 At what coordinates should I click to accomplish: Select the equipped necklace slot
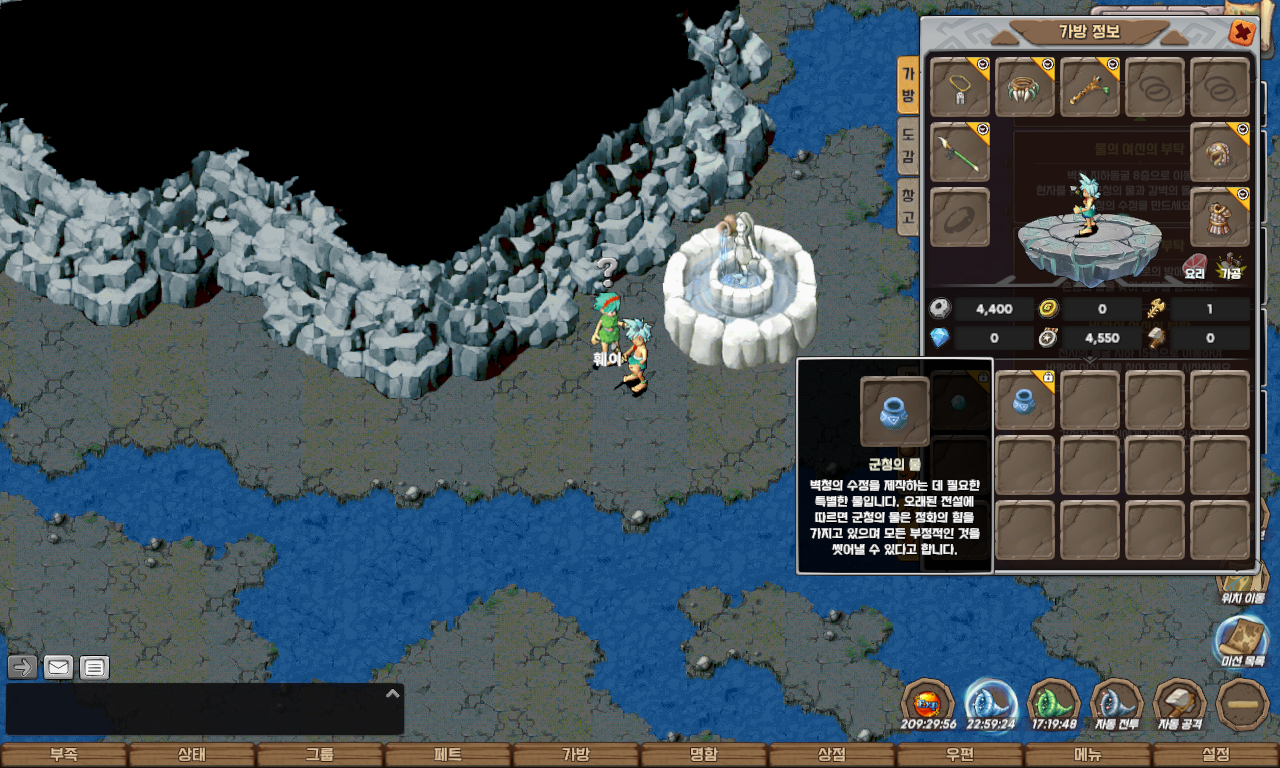pos(960,87)
